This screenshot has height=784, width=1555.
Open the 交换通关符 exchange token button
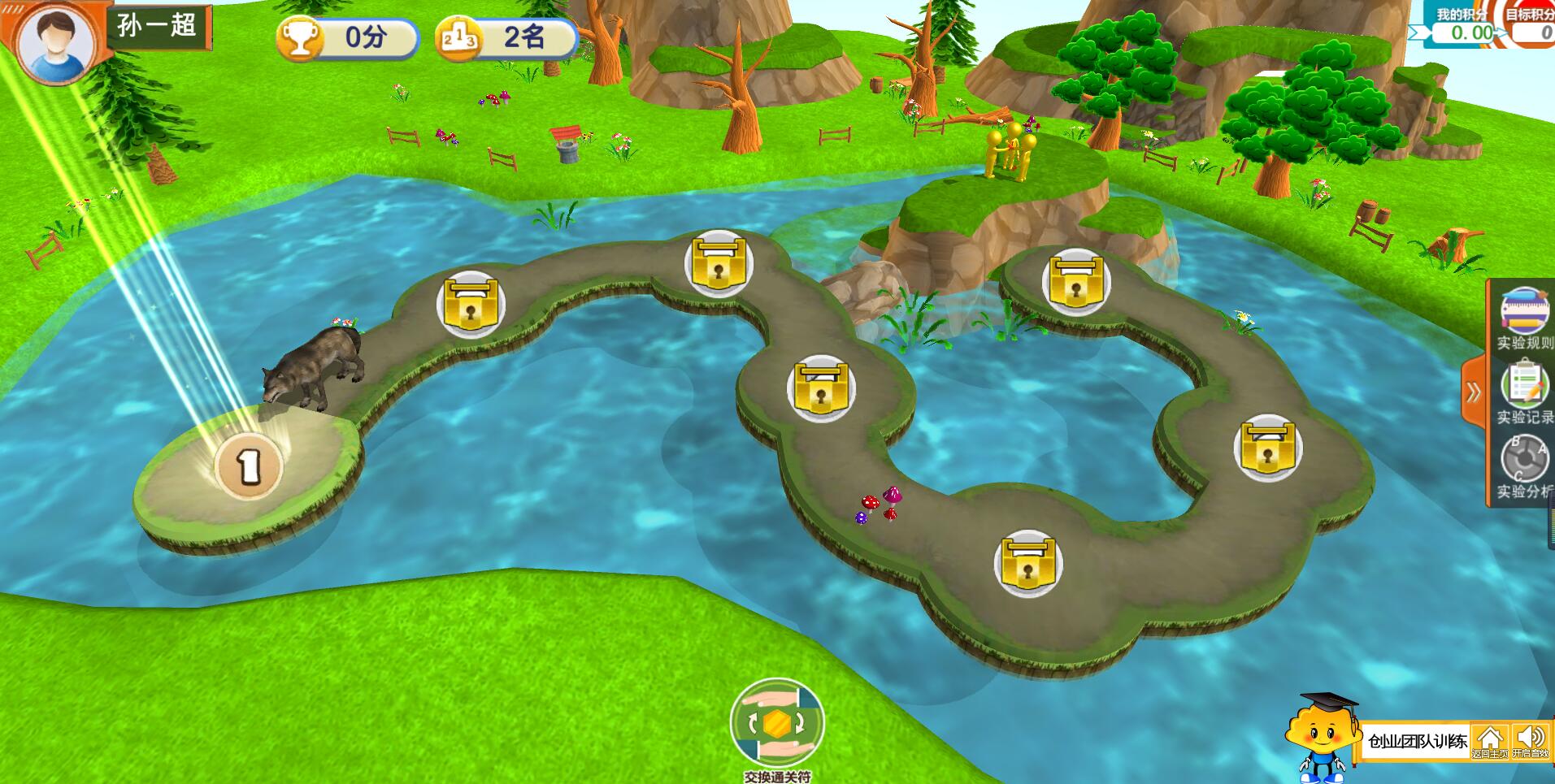pos(777,722)
